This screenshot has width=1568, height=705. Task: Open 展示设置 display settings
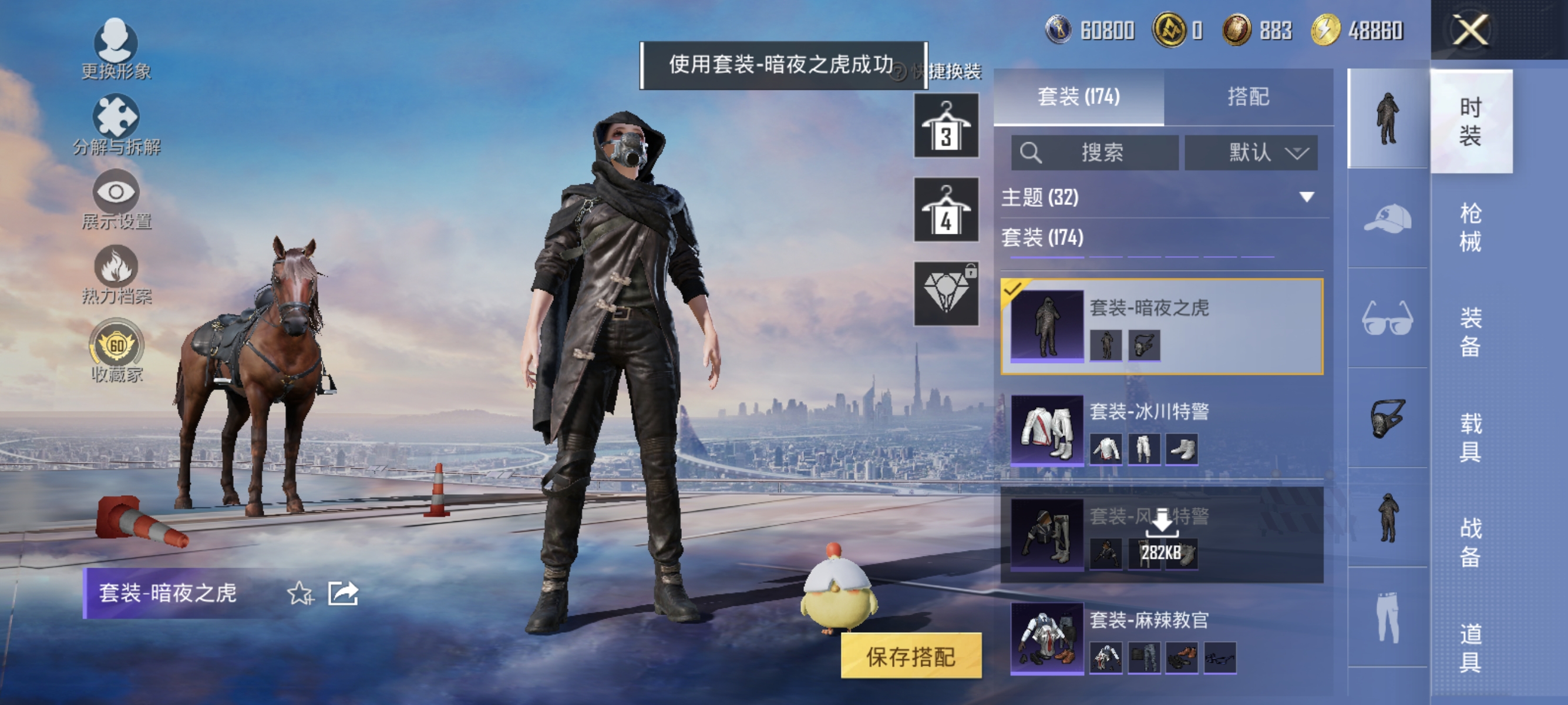click(117, 192)
